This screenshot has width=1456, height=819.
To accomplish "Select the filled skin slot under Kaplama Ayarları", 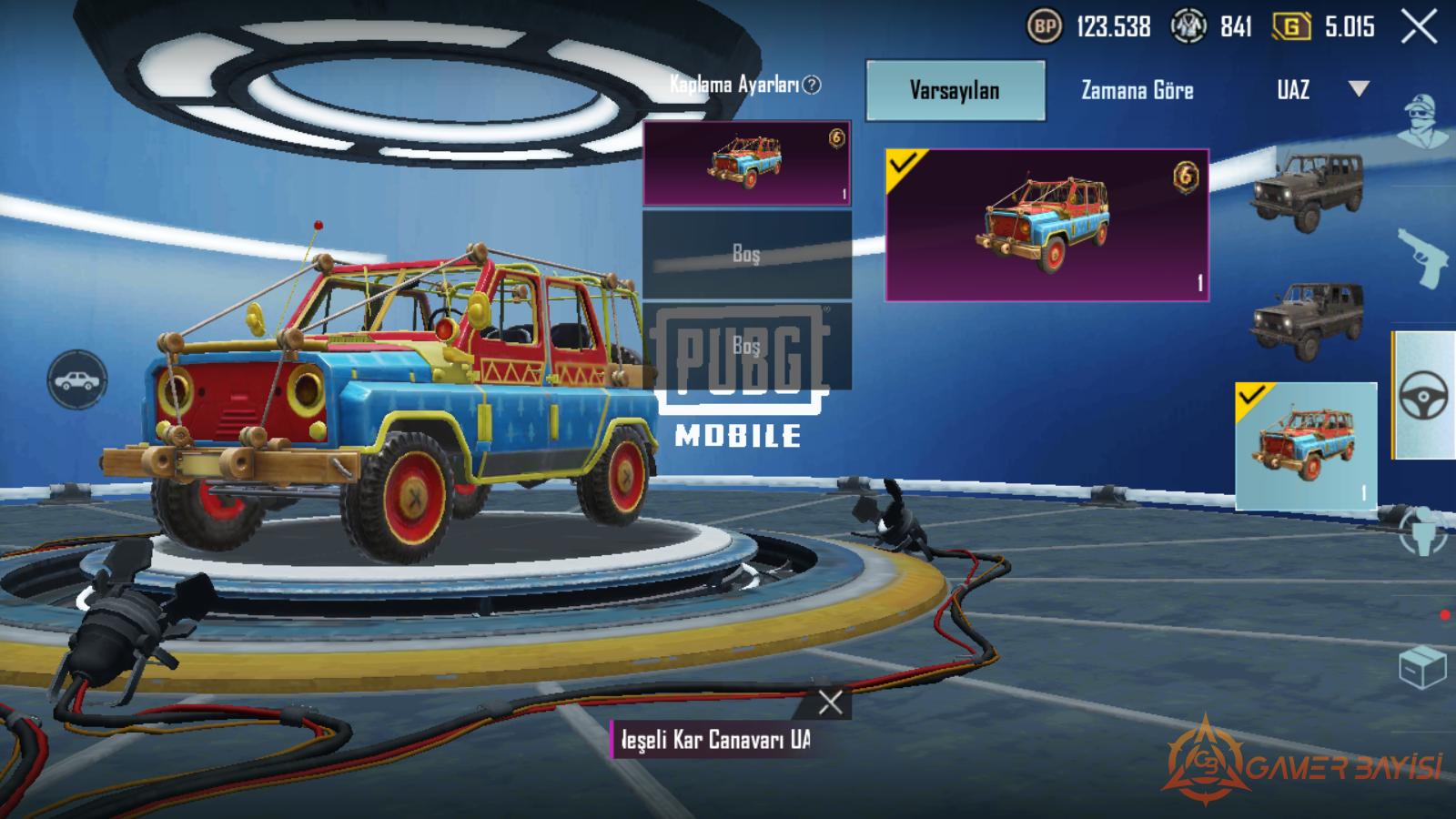I will click(746, 164).
